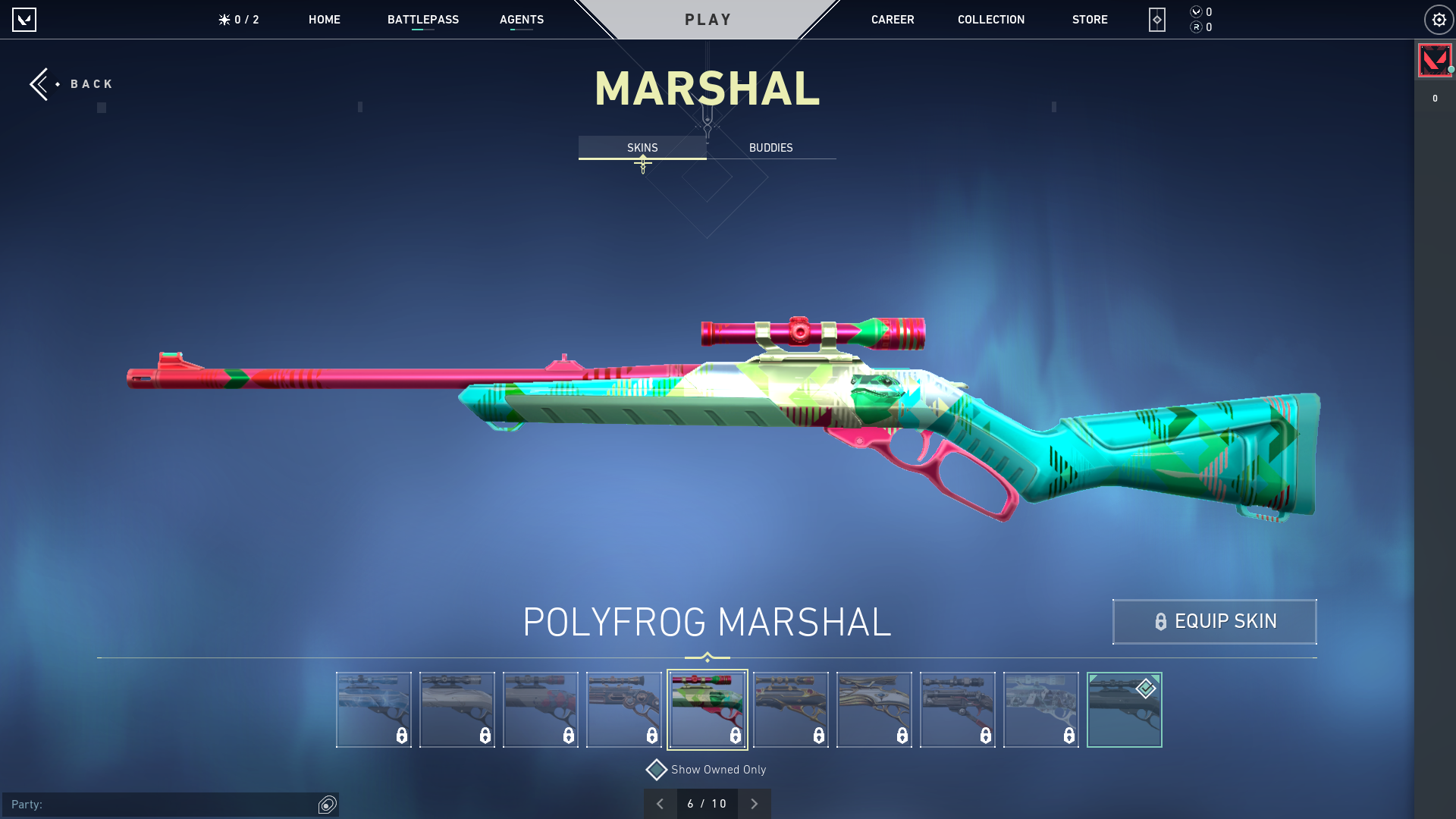Click the Valorant logo in top-left corner
The image size is (1456, 819).
point(24,20)
